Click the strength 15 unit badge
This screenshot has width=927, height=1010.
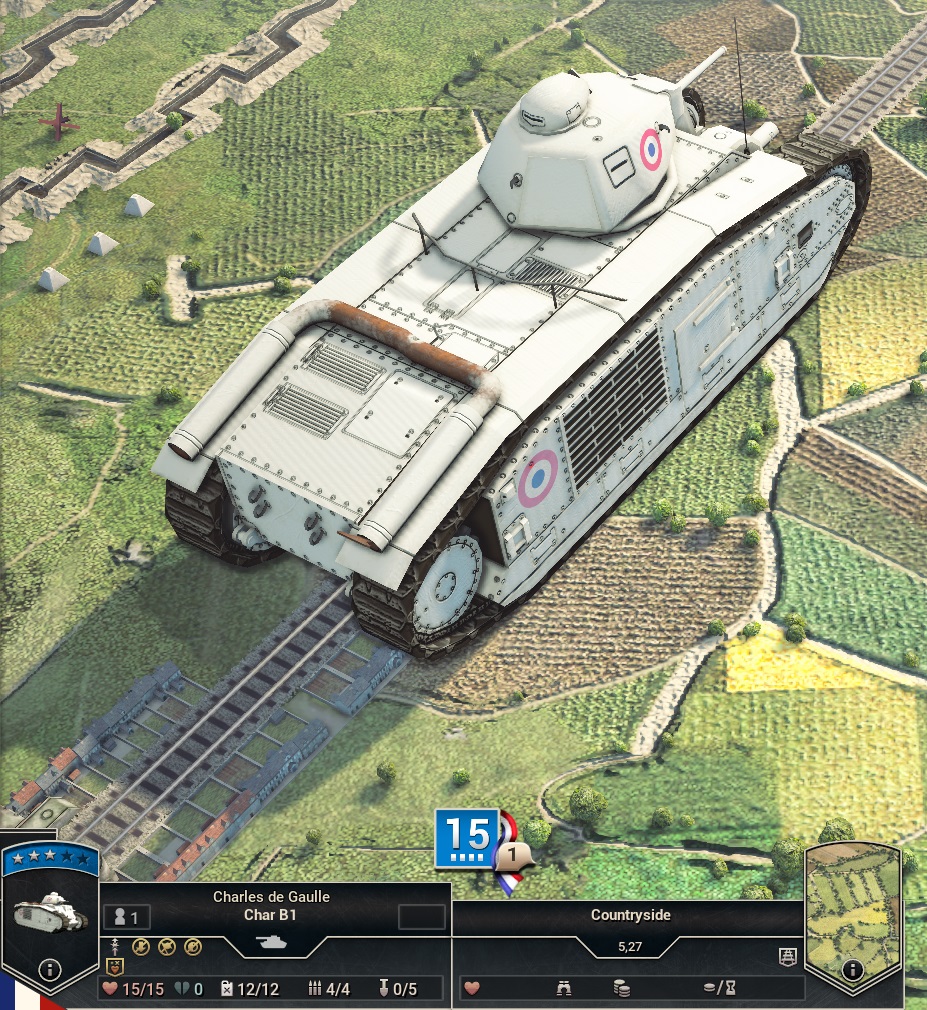click(x=463, y=836)
